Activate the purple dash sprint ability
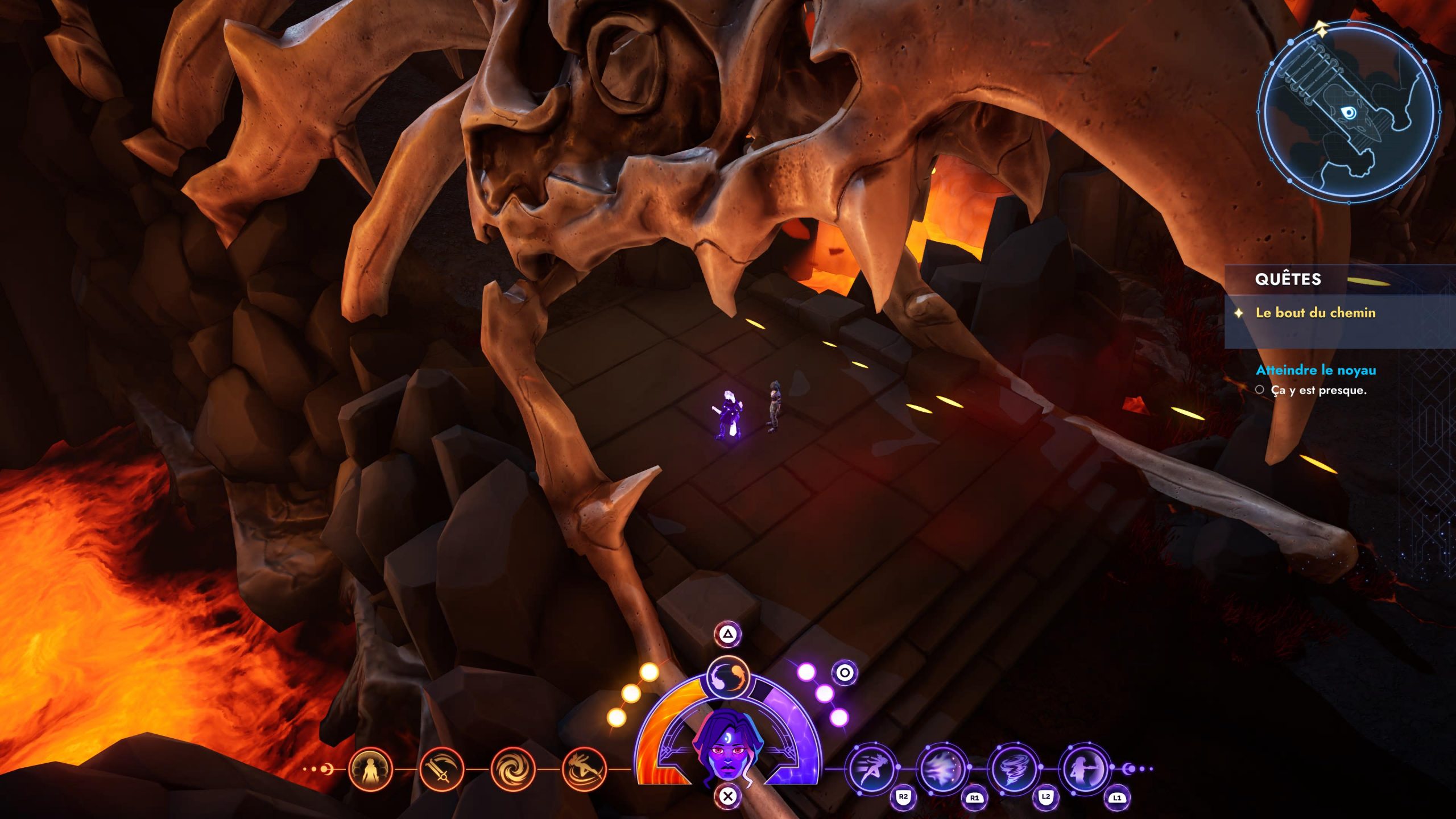The height and width of the screenshot is (819, 1456). [x=871, y=770]
